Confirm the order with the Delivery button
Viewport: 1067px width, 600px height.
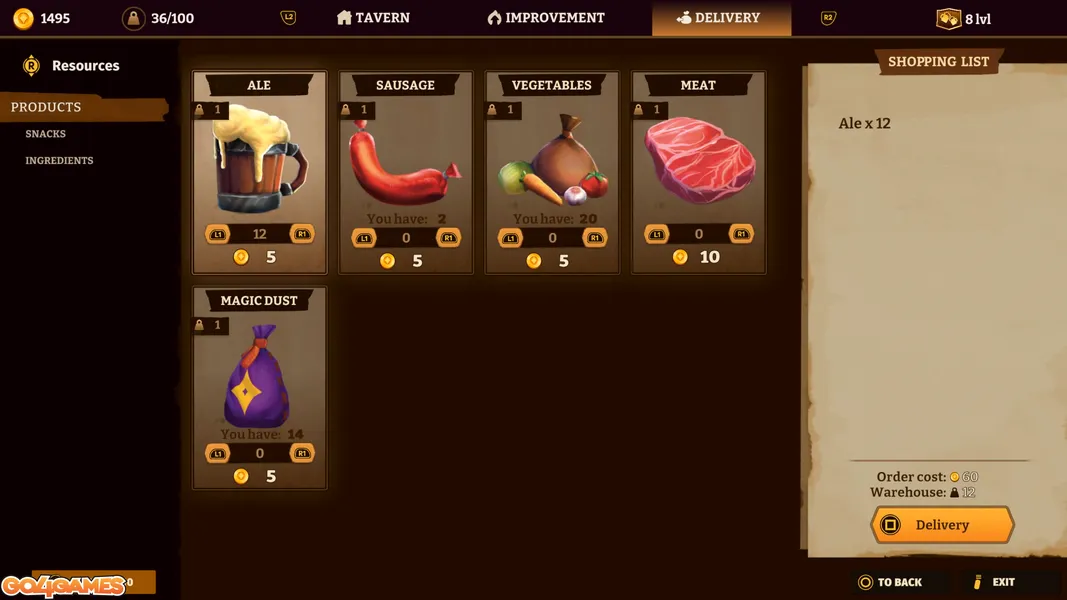[942, 525]
